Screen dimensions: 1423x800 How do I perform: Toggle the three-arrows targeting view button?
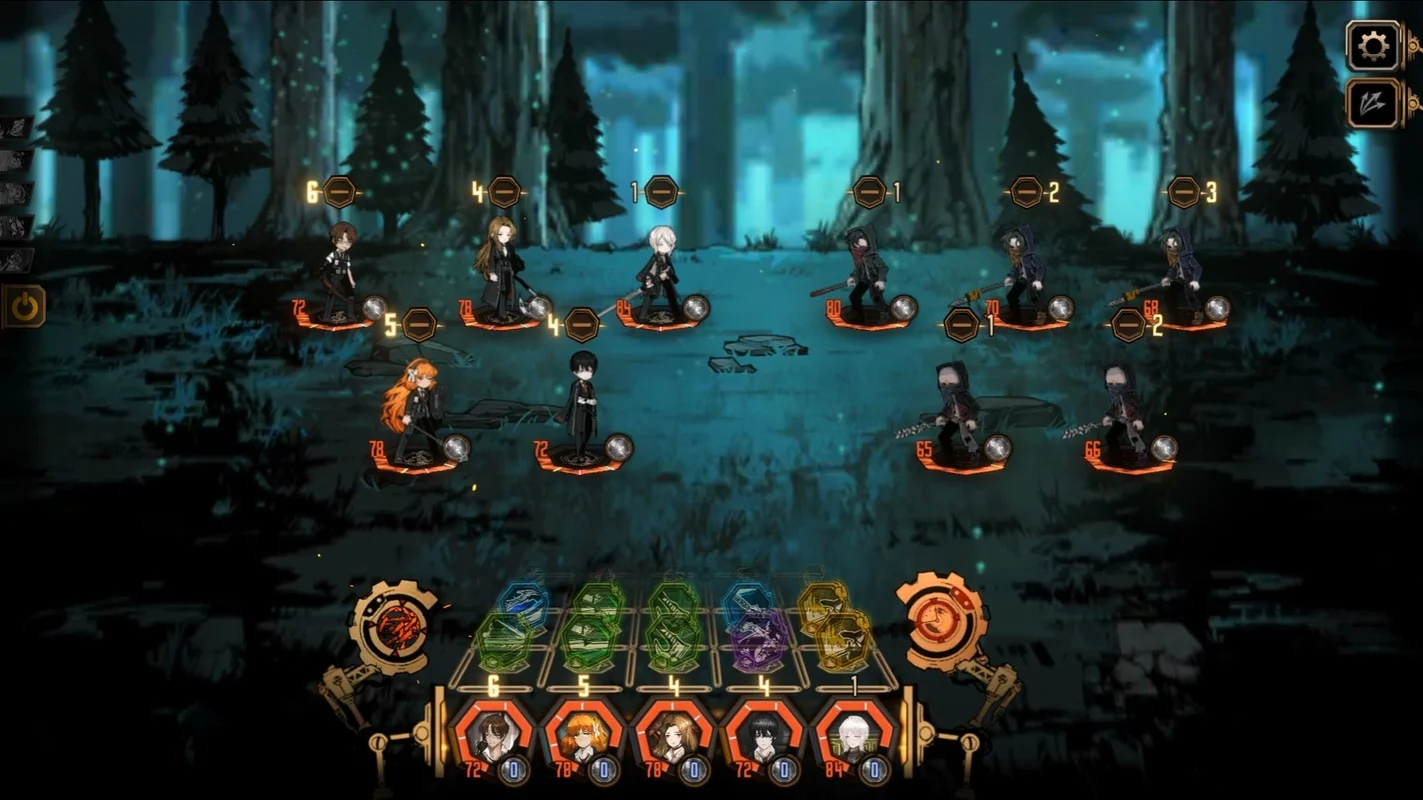click(1372, 103)
